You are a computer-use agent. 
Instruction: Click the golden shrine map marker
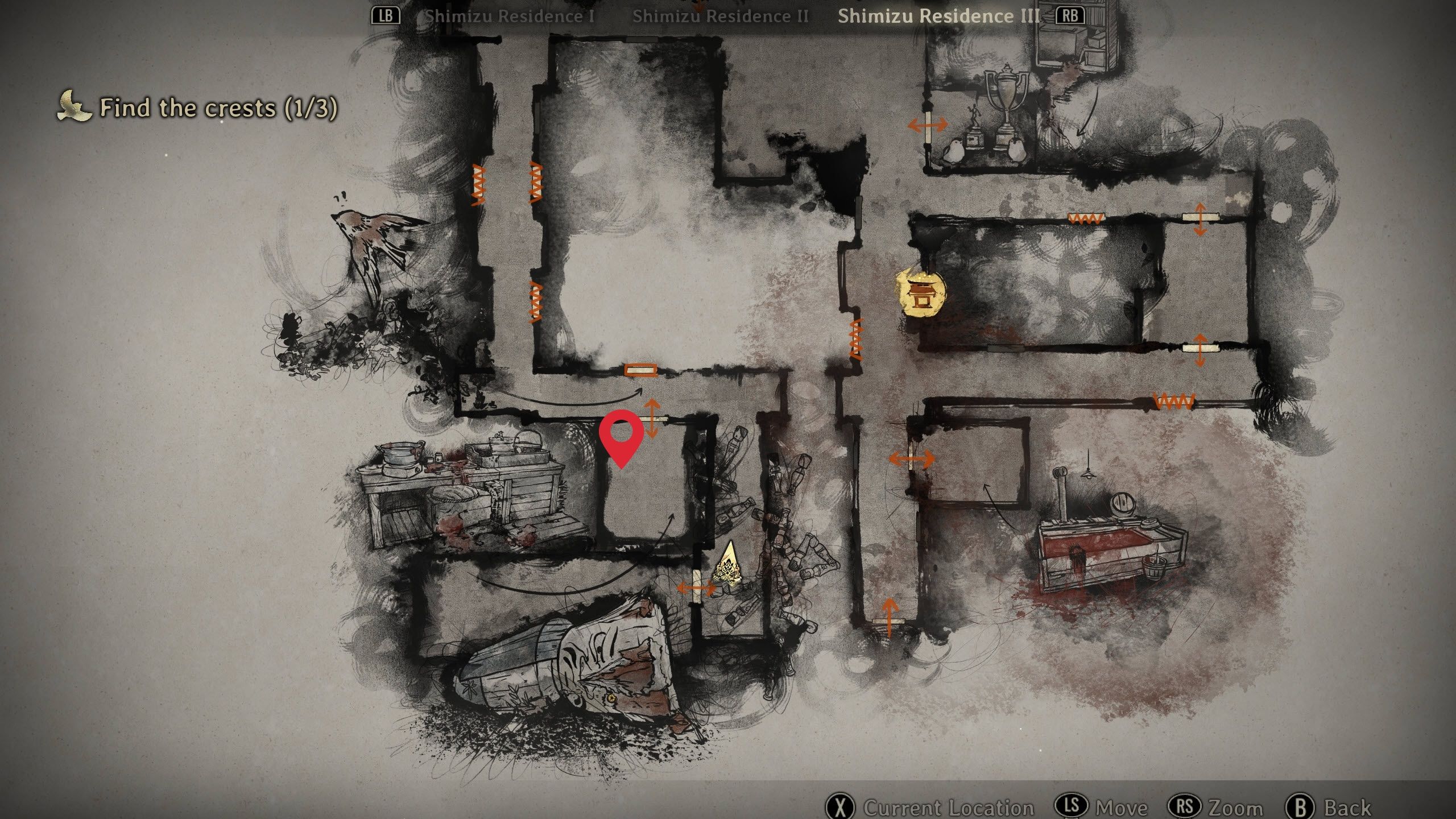(x=920, y=293)
